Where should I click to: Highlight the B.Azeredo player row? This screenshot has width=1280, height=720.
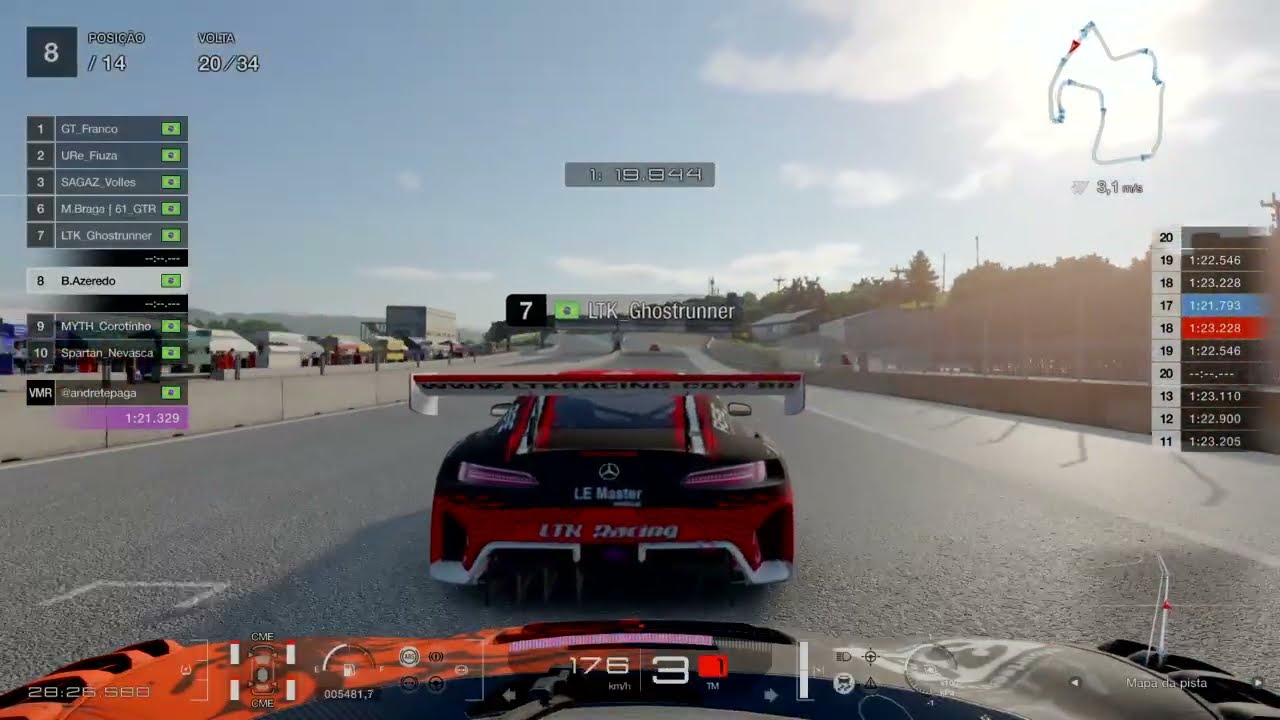[x=106, y=281]
